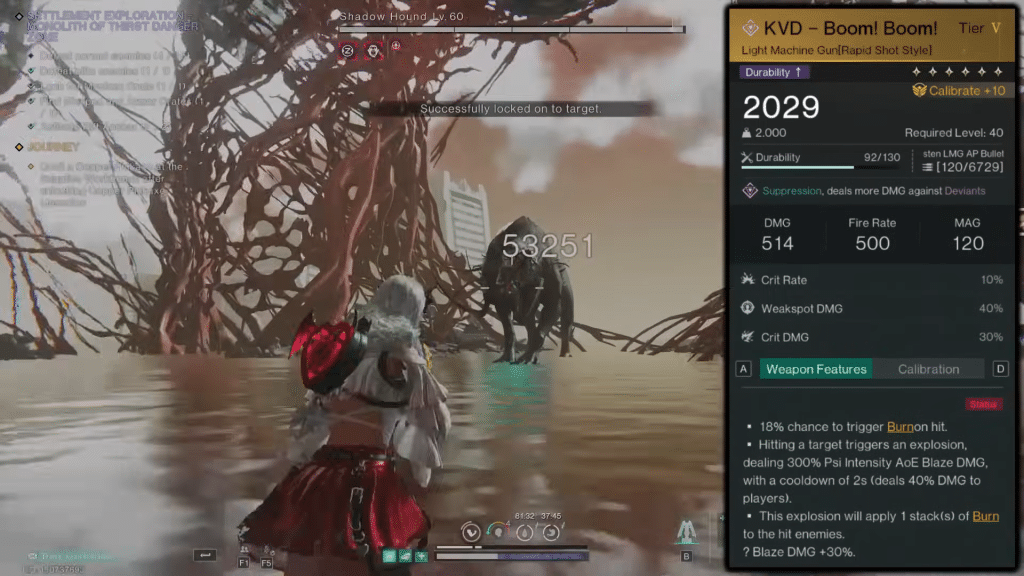Click the character stance icon above B

pos(686,531)
